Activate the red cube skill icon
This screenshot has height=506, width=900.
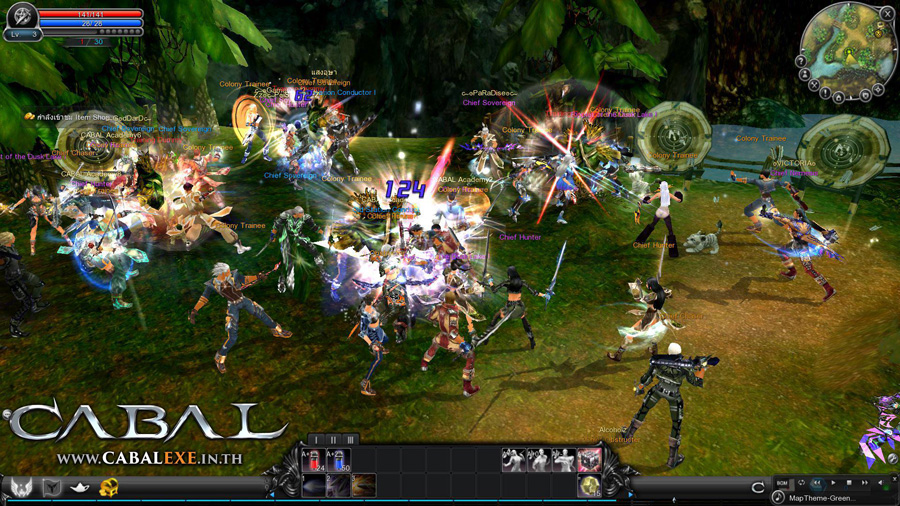click(x=590, y=460)
